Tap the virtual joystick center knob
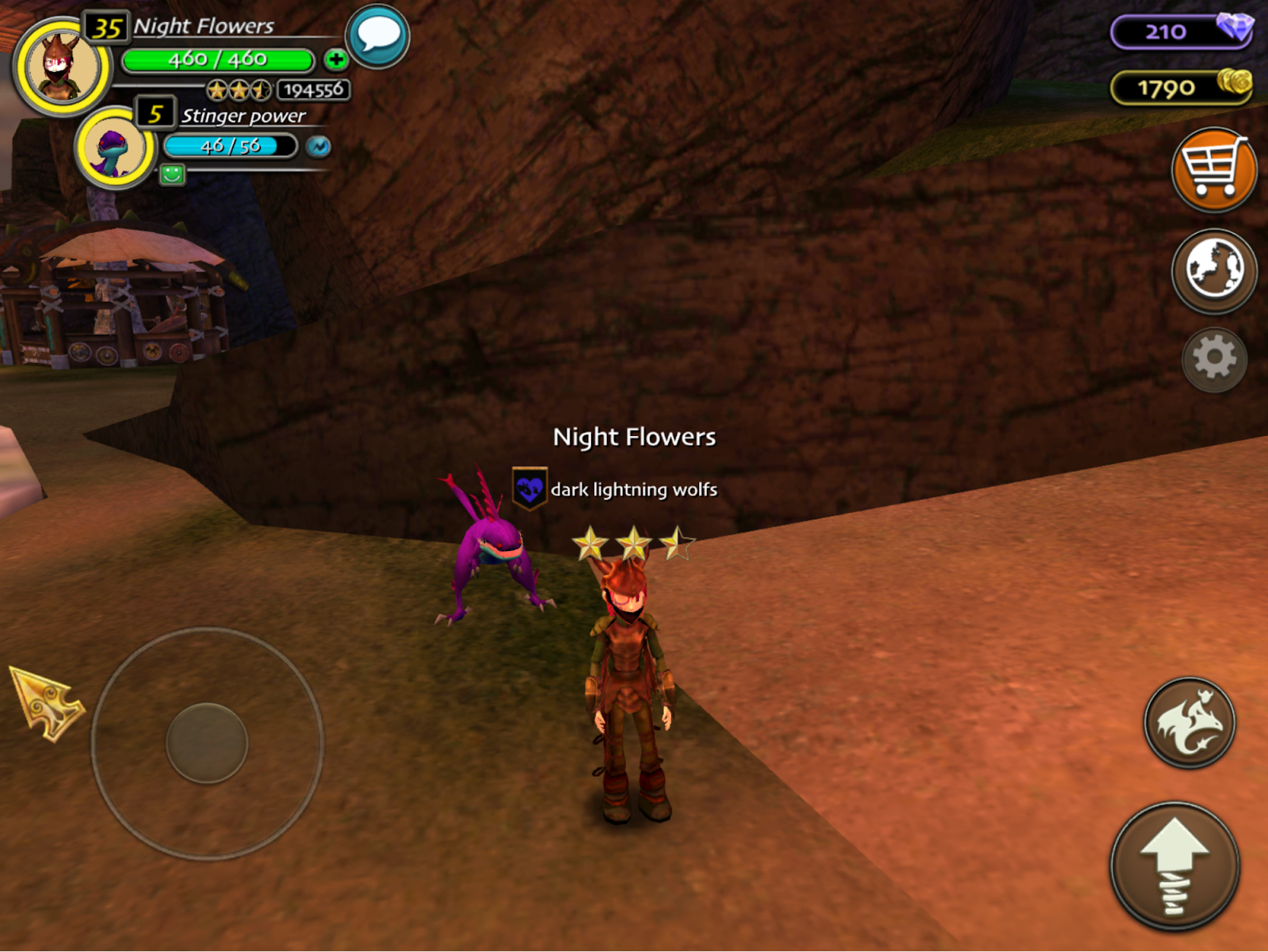1268x952 pixels. tap(207, 743)
